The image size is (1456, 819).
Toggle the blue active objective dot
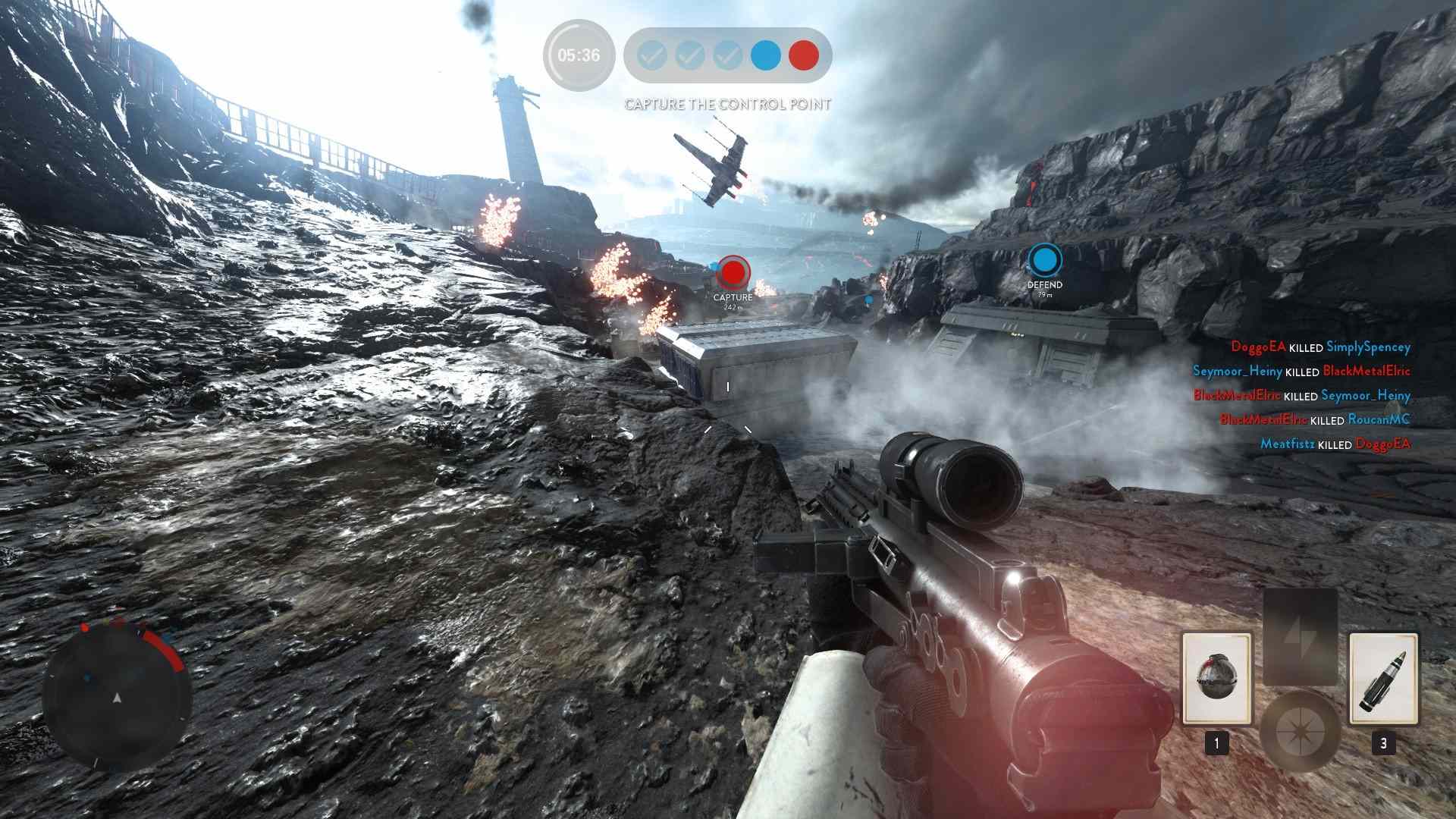click(764, 55)
